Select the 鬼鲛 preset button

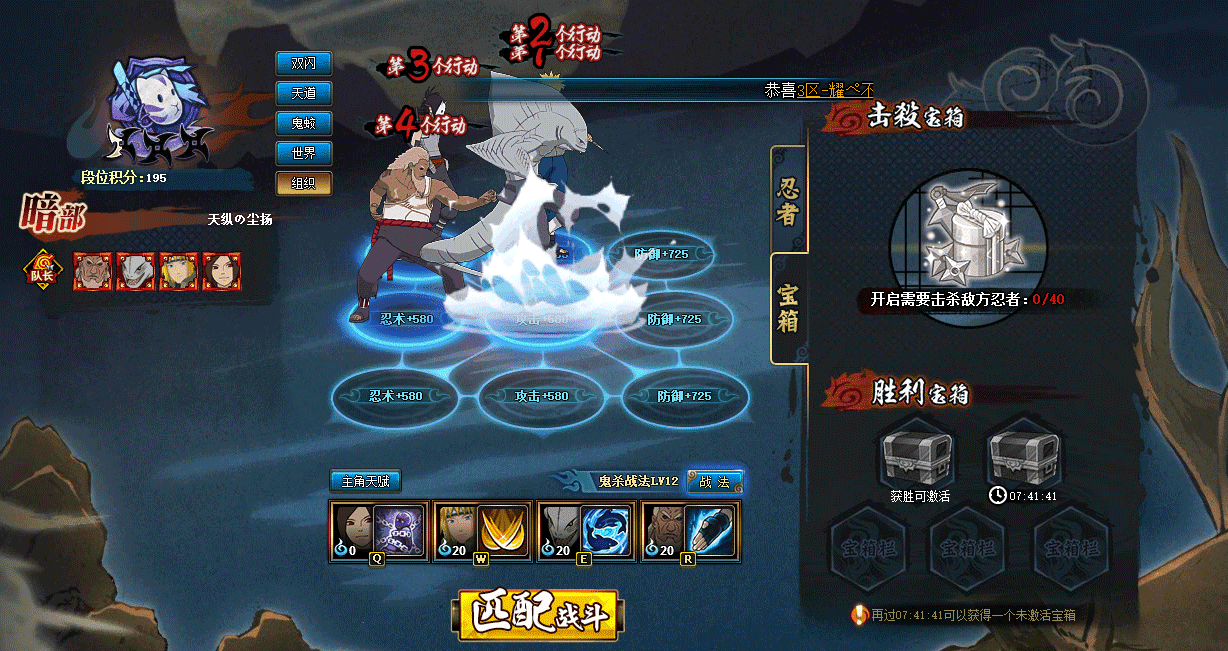click(x=304, y=123)
